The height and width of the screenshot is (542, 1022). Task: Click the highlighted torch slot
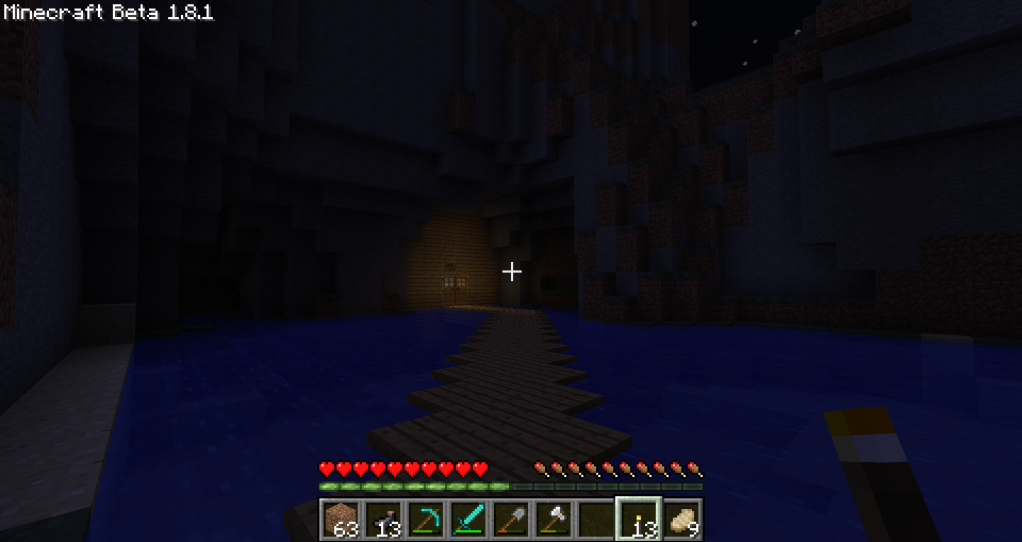click(639, 520)
